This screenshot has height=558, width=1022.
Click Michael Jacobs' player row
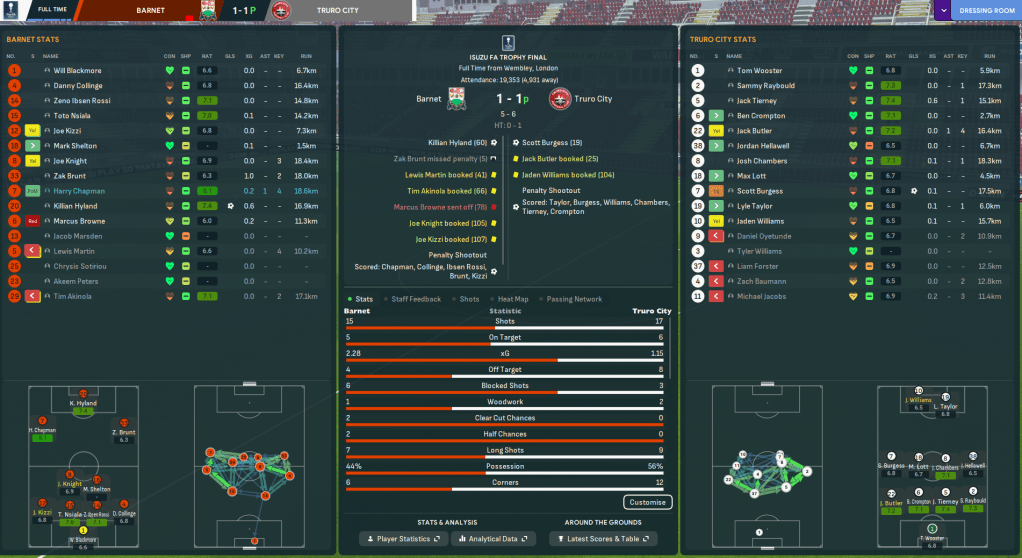[761, 296]
